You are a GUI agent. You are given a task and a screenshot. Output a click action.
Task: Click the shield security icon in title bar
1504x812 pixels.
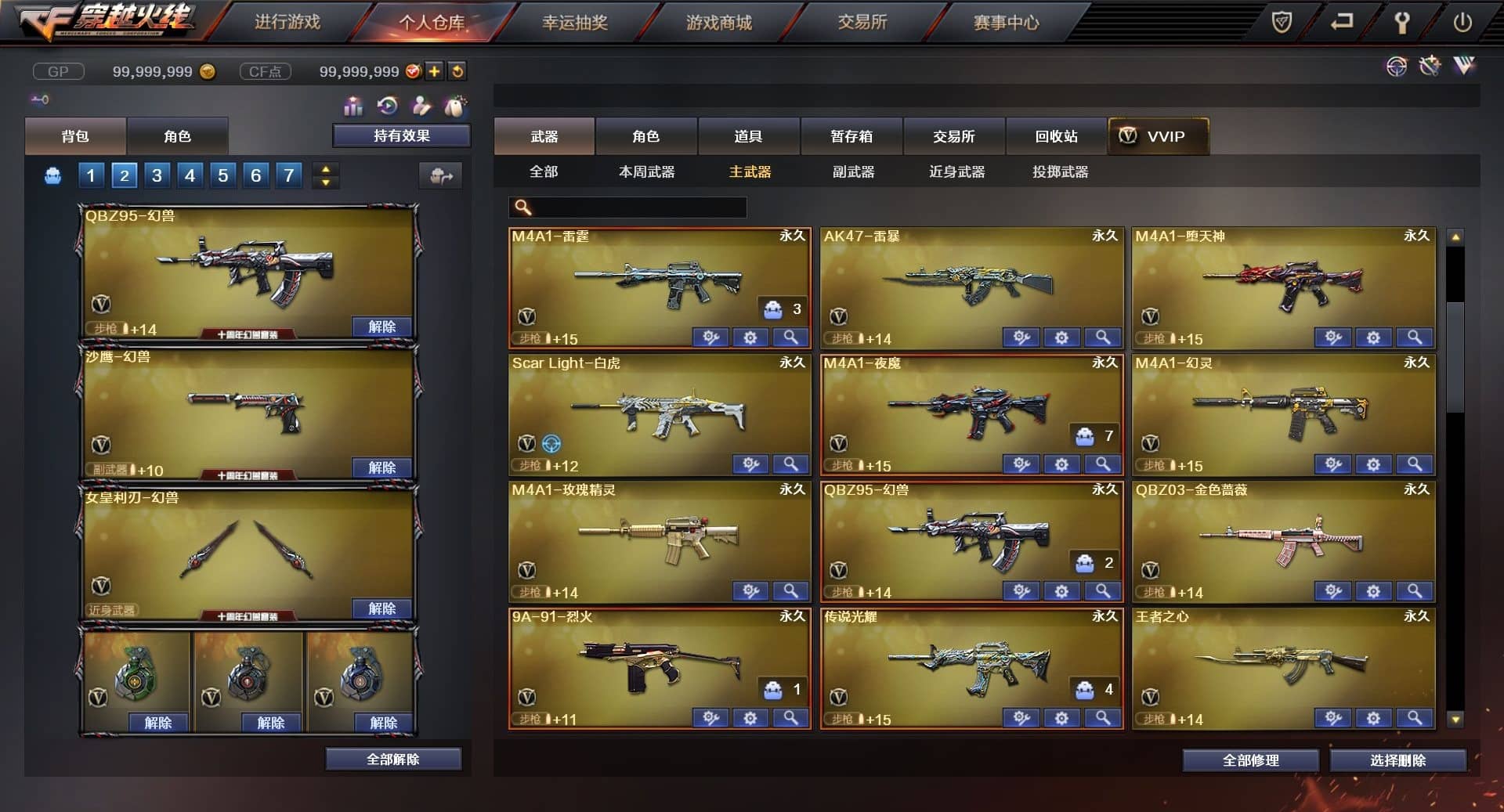(1282, 22)
